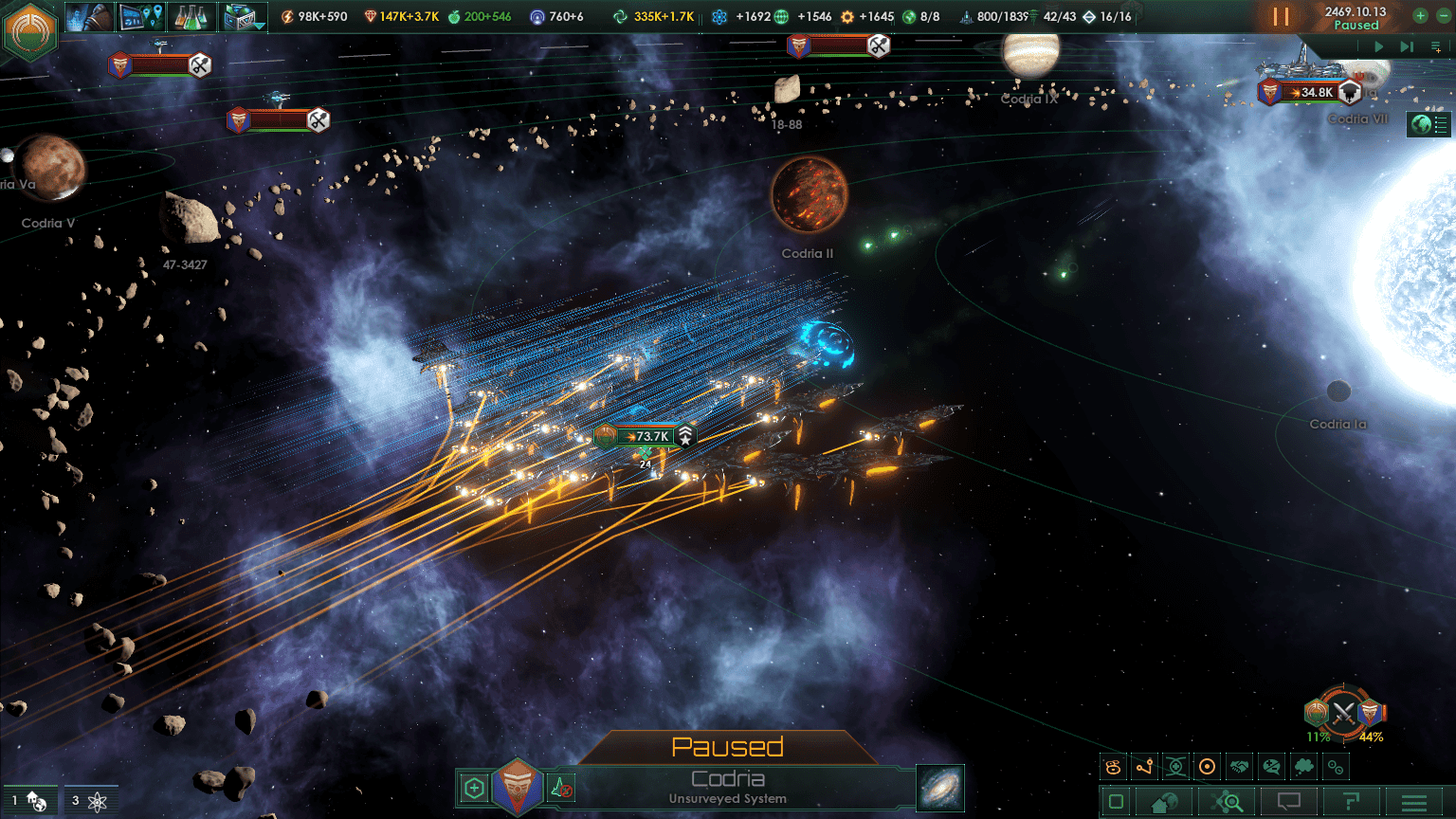Toggle pause using the pause button
The image size is (1456, 819).
click(1281, 16)
